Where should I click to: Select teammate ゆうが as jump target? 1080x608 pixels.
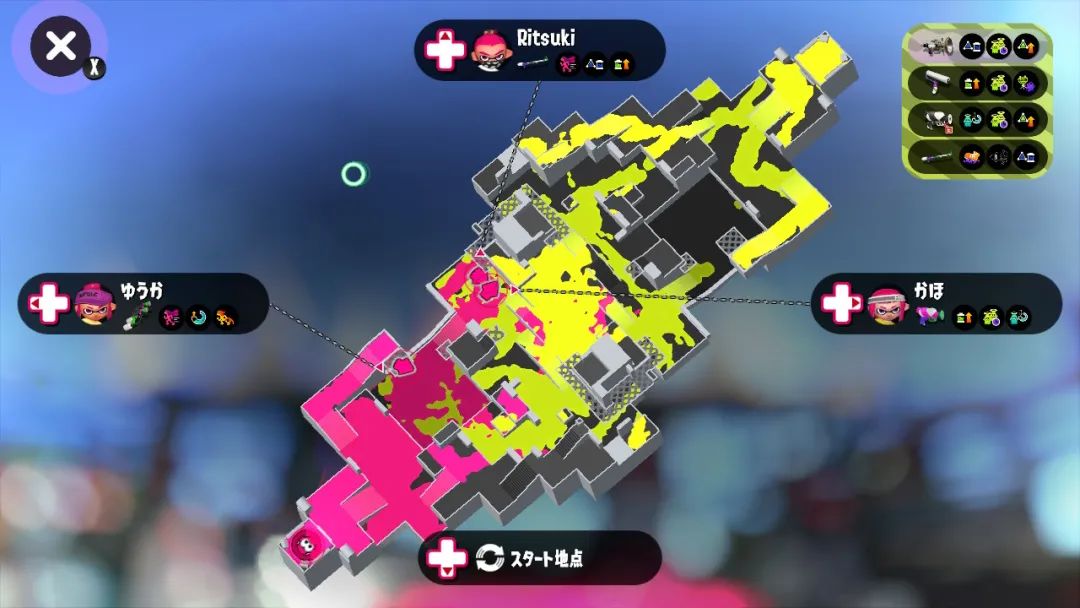point(143,303)
